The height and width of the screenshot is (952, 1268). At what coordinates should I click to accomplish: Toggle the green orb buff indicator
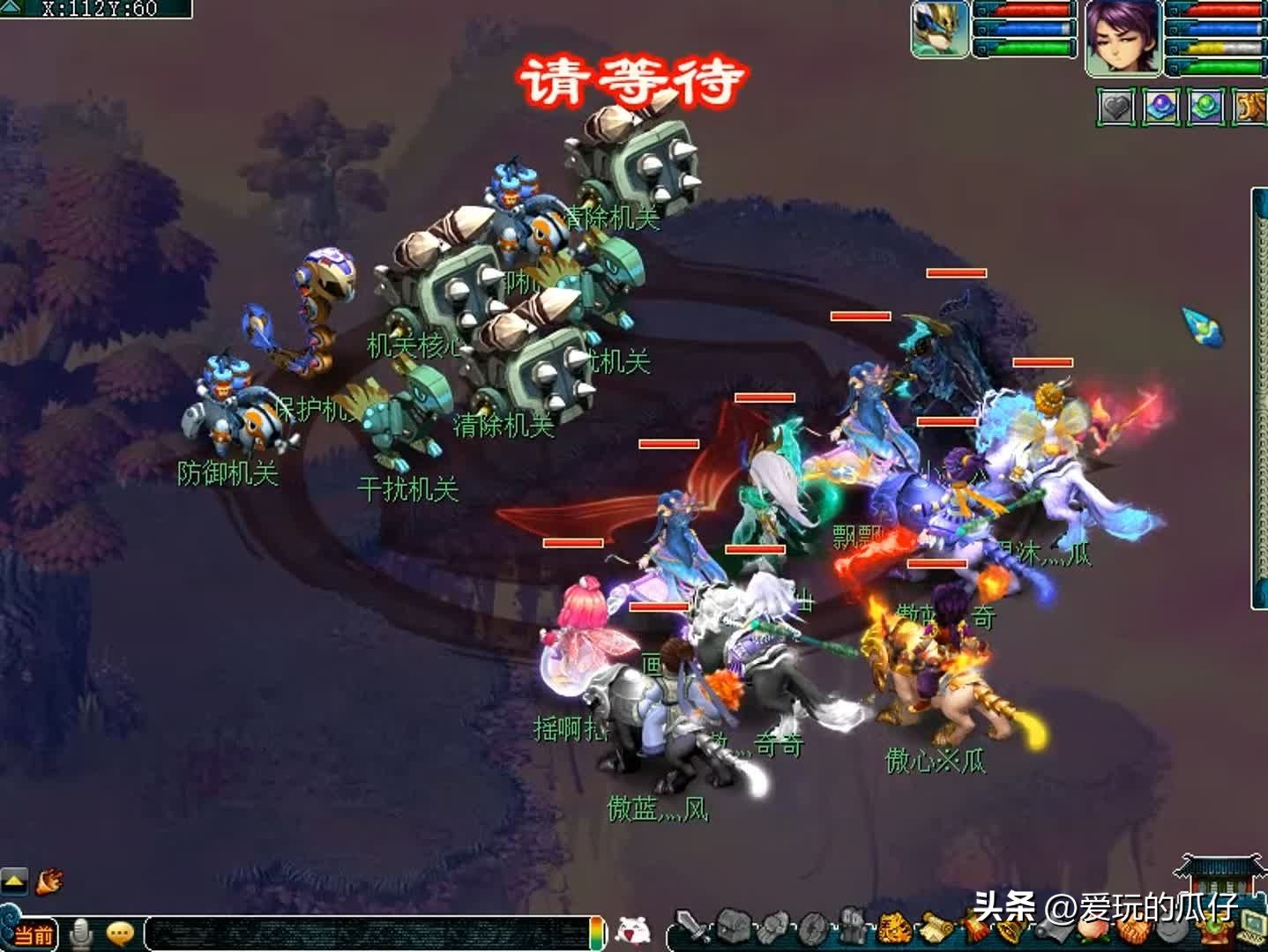(1205, 106)
